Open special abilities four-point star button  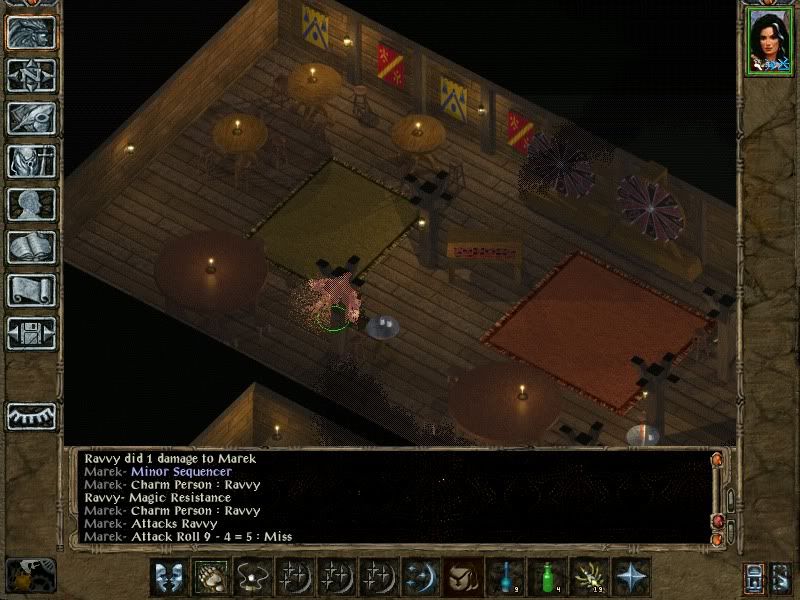pyautogui.click(x=630, y=577)
